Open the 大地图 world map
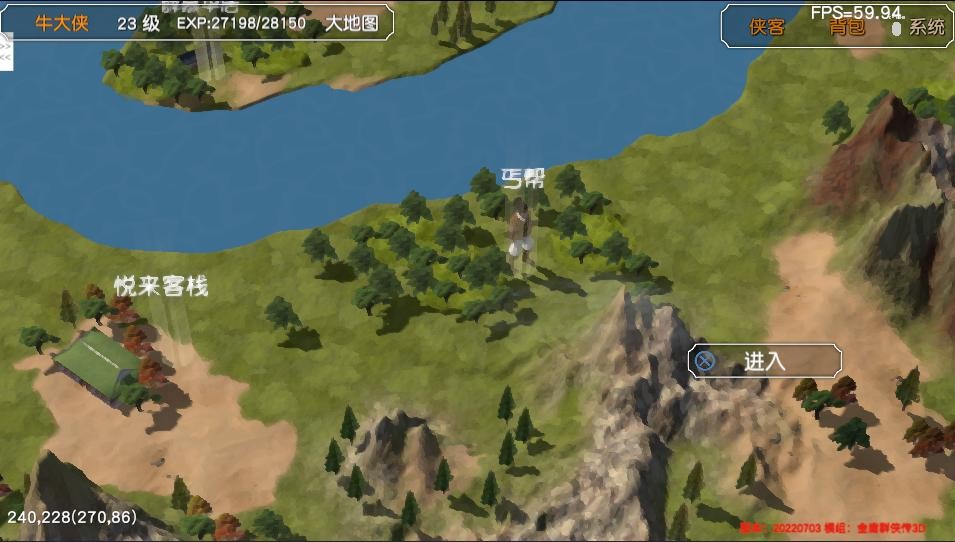The width and height of the screenshot is (955, 542). 352,23
